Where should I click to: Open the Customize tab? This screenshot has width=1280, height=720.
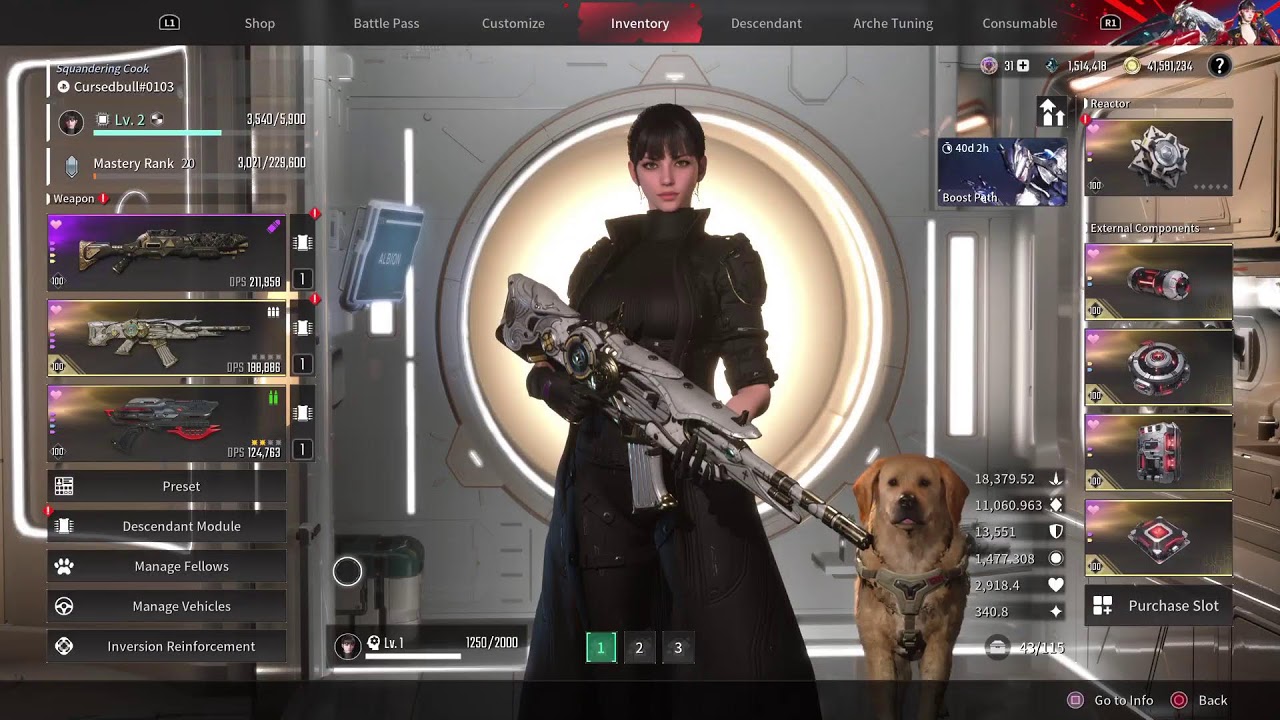coord(513,23)
